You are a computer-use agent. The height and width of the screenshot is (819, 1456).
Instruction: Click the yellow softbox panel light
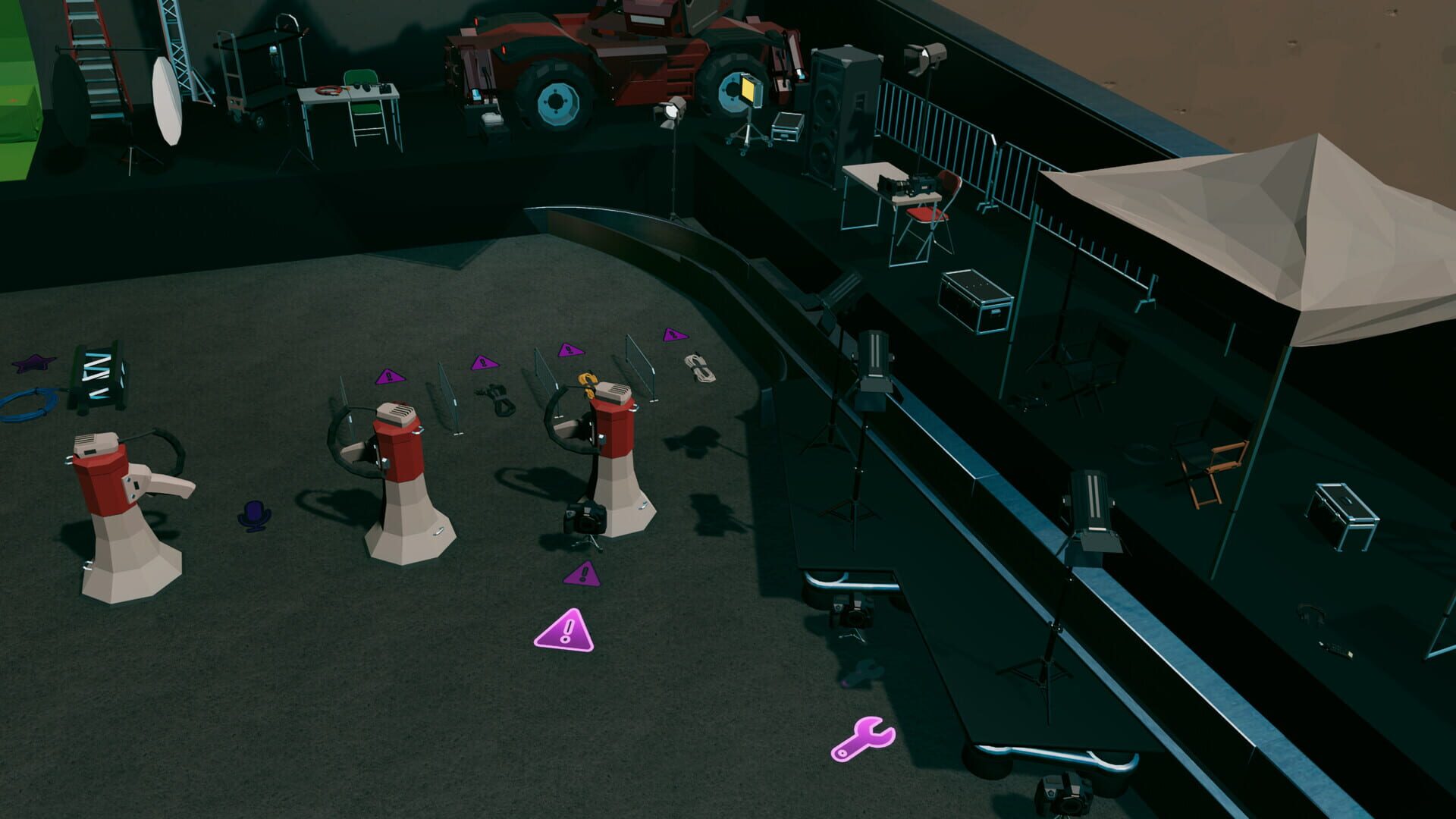(x=749, y=91)
